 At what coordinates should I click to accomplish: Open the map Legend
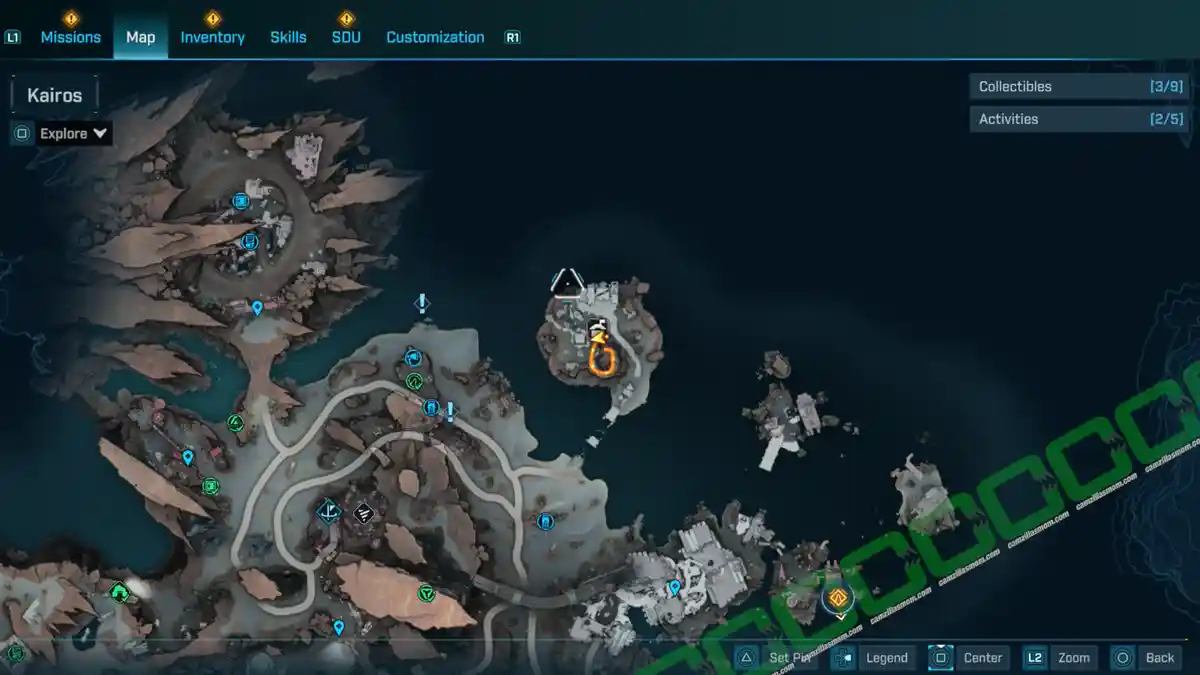(886, 657)
